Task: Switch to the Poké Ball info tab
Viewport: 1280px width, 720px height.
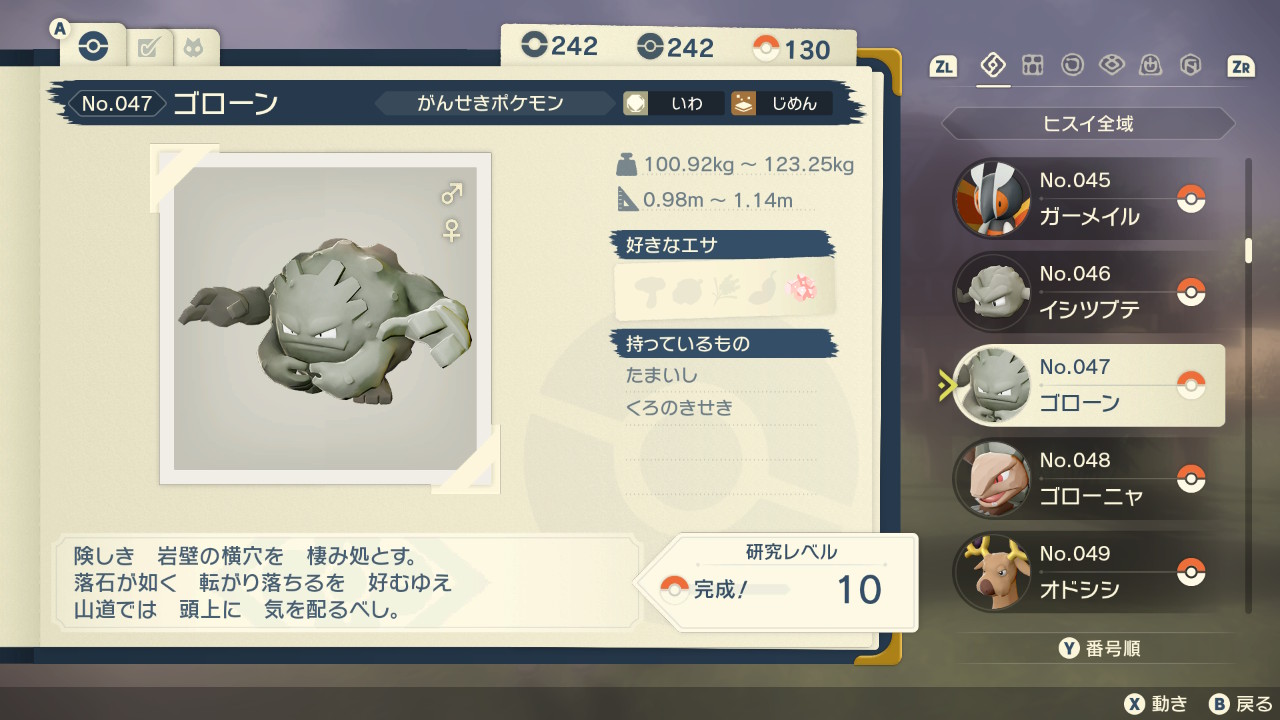Action: tap(93, 46)
